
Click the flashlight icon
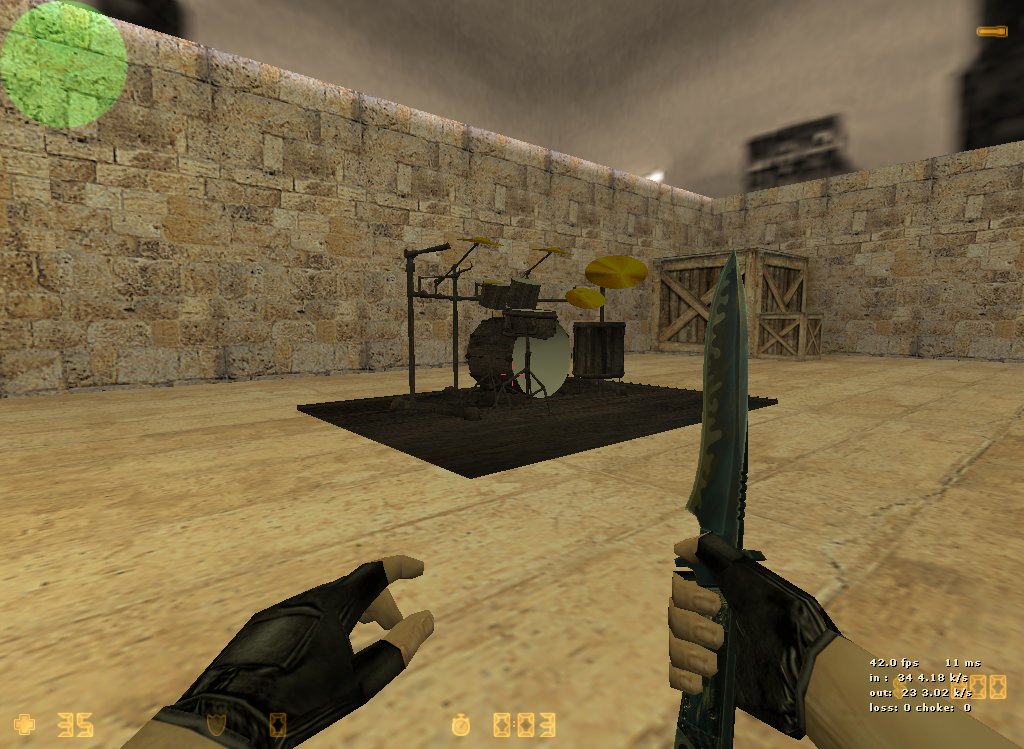click(x=992, y=32)
